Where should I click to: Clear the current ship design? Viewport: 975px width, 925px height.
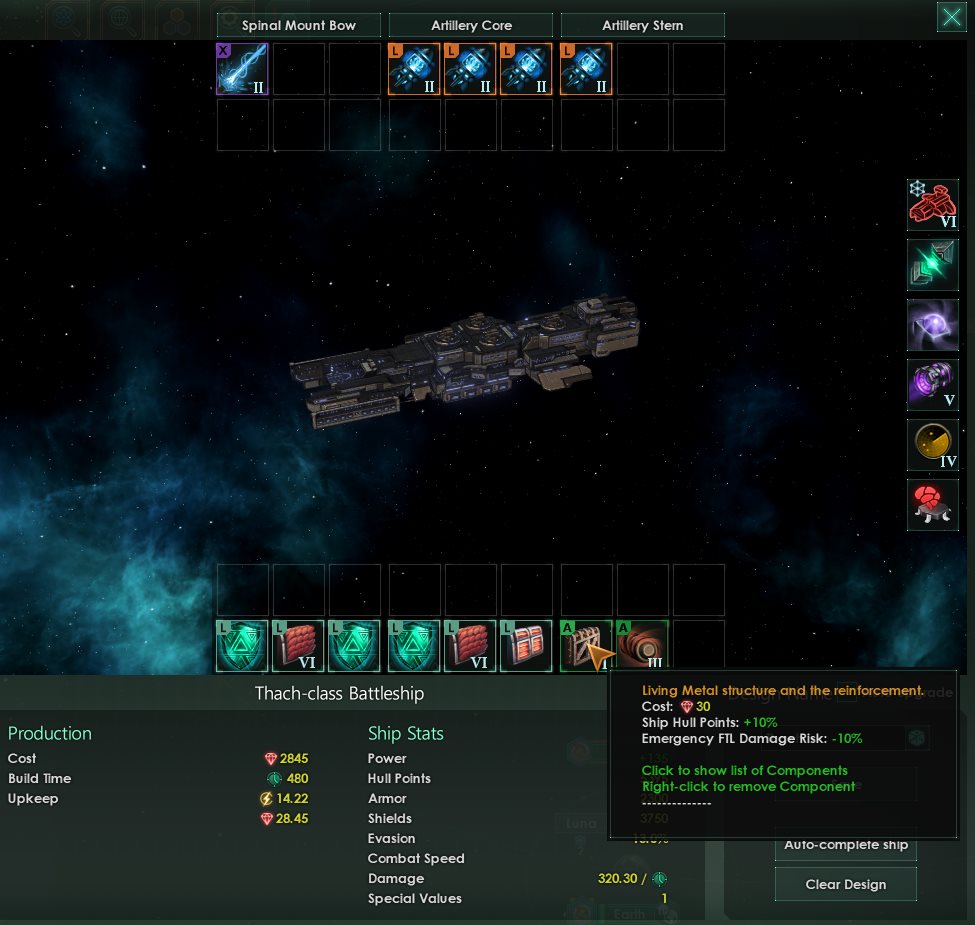(846, 885)
